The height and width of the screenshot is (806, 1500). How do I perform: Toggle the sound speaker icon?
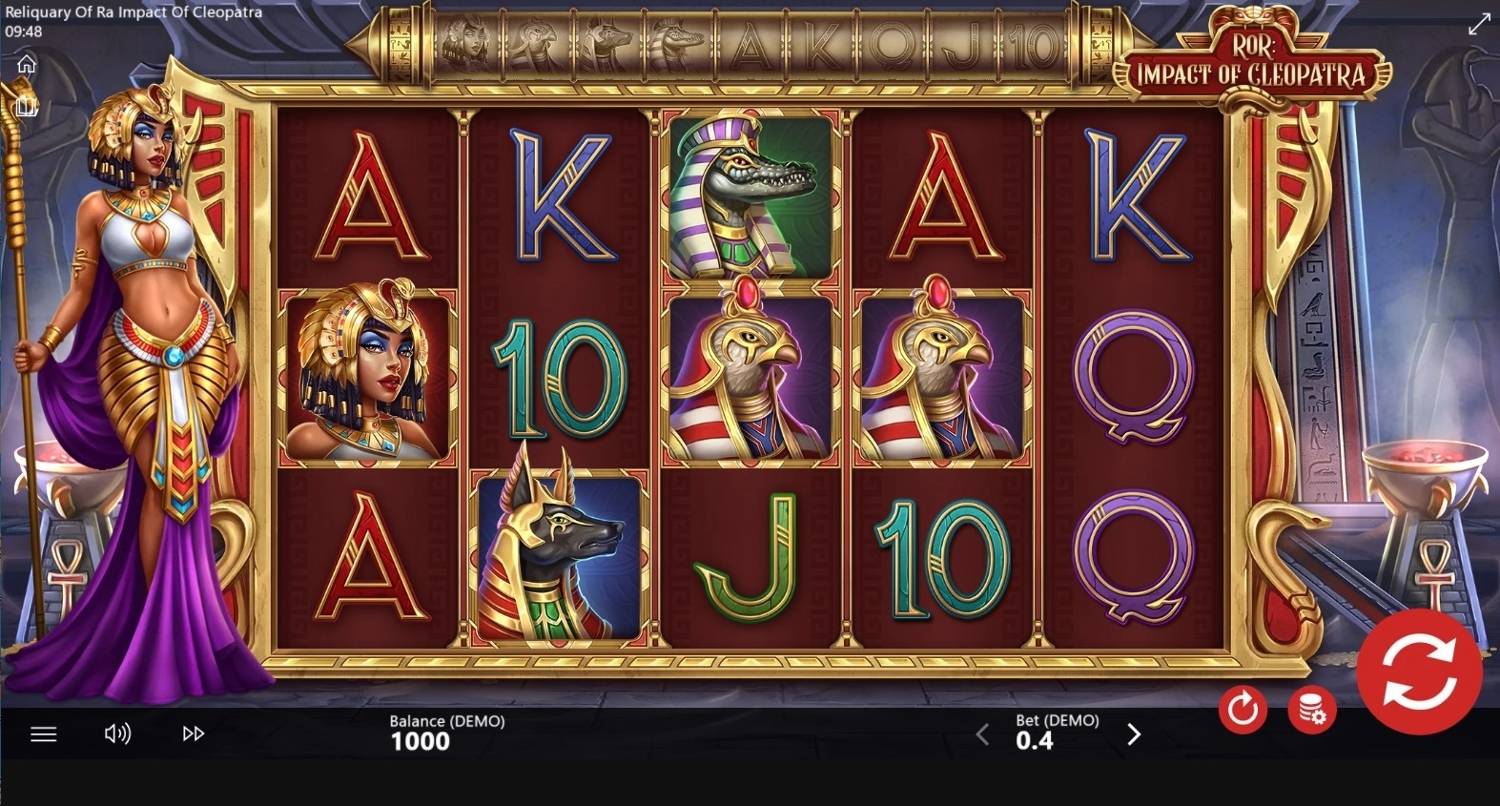pyautogui.click(x=117, y=734)
